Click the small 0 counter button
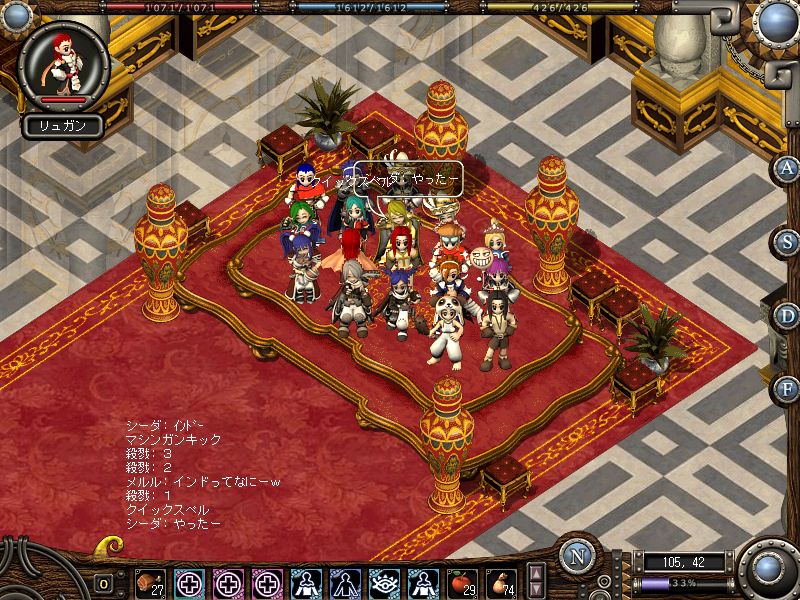800x600 pixels. point(103,583)
